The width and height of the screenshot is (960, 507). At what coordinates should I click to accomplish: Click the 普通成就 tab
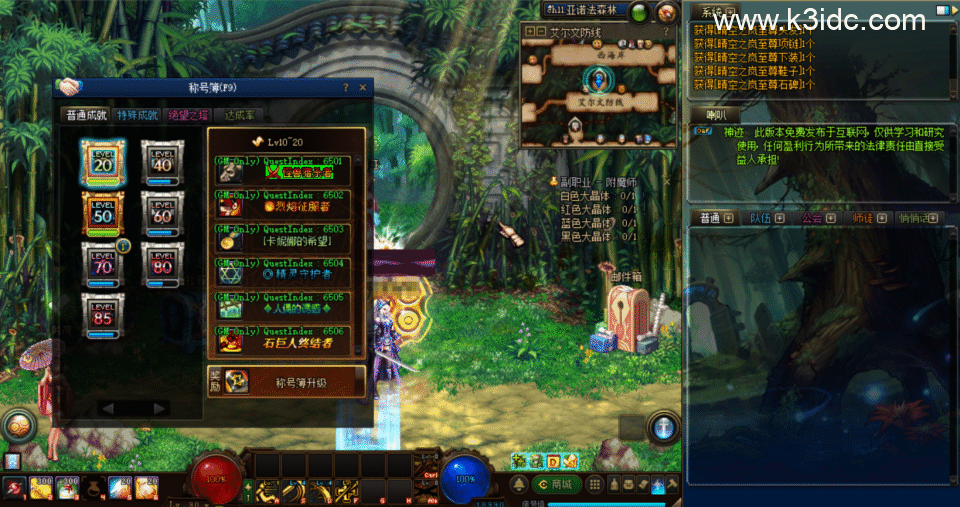(86, 115)
